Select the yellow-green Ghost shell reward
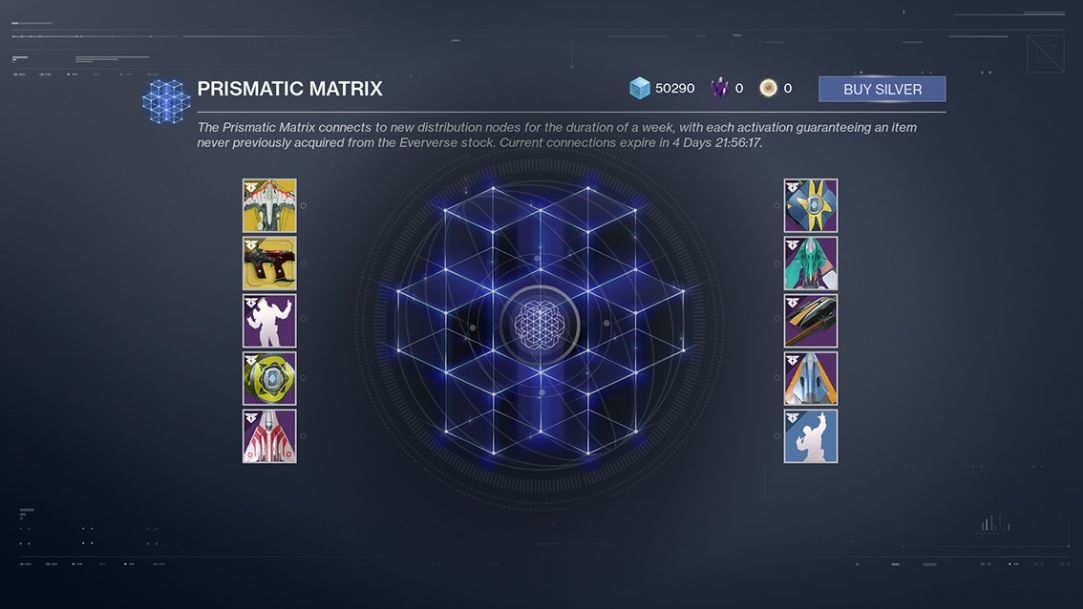This screenshot has height=609, width=1083. point(269,378)
